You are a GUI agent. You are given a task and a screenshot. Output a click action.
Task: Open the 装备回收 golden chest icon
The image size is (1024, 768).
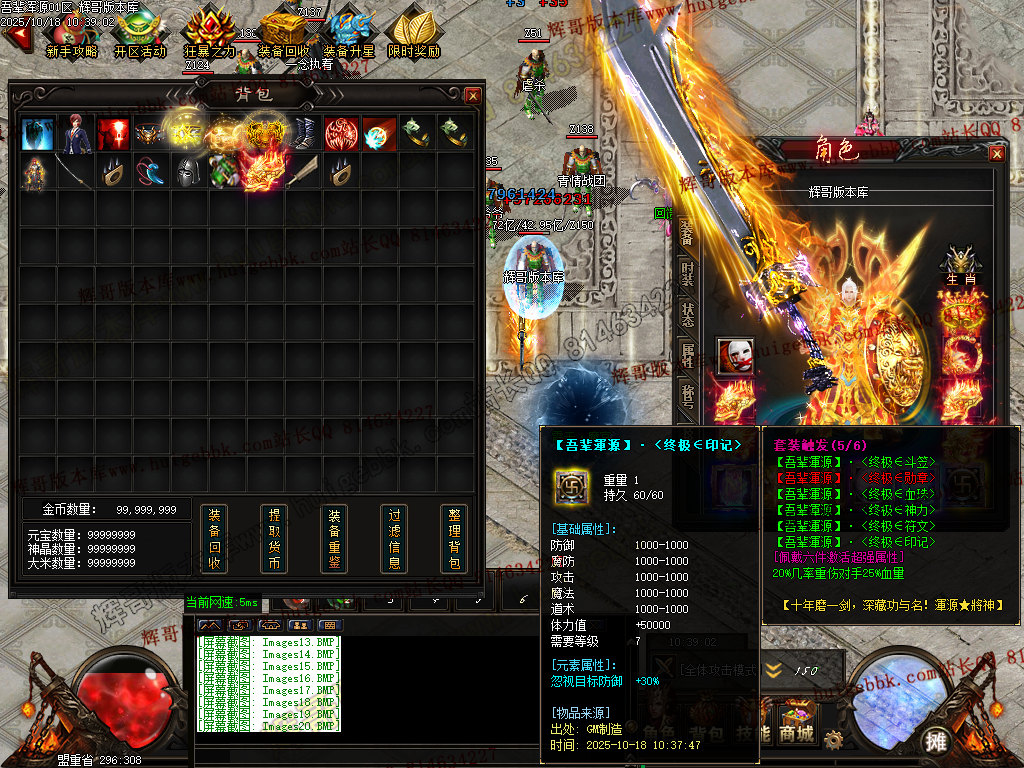point(283,36)
